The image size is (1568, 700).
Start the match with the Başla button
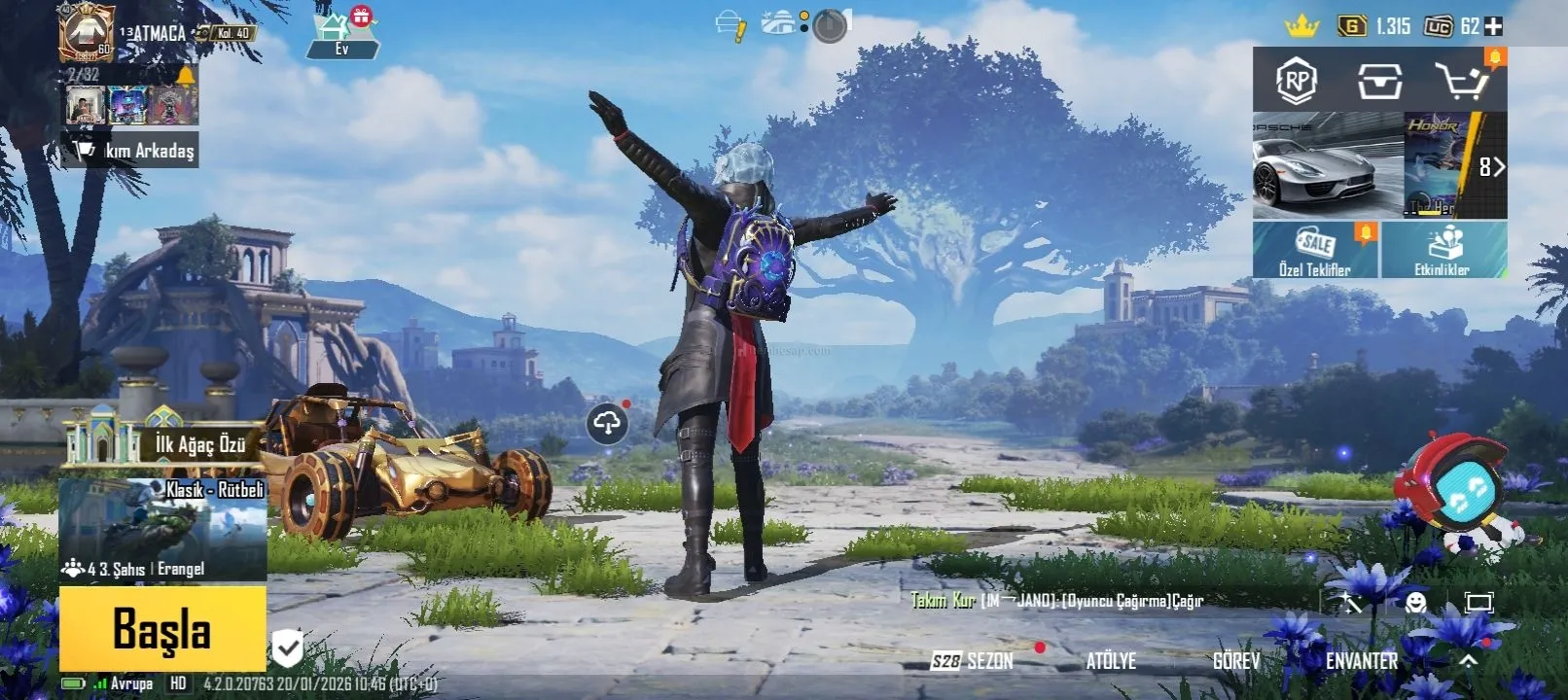click(x=162, y=628)
